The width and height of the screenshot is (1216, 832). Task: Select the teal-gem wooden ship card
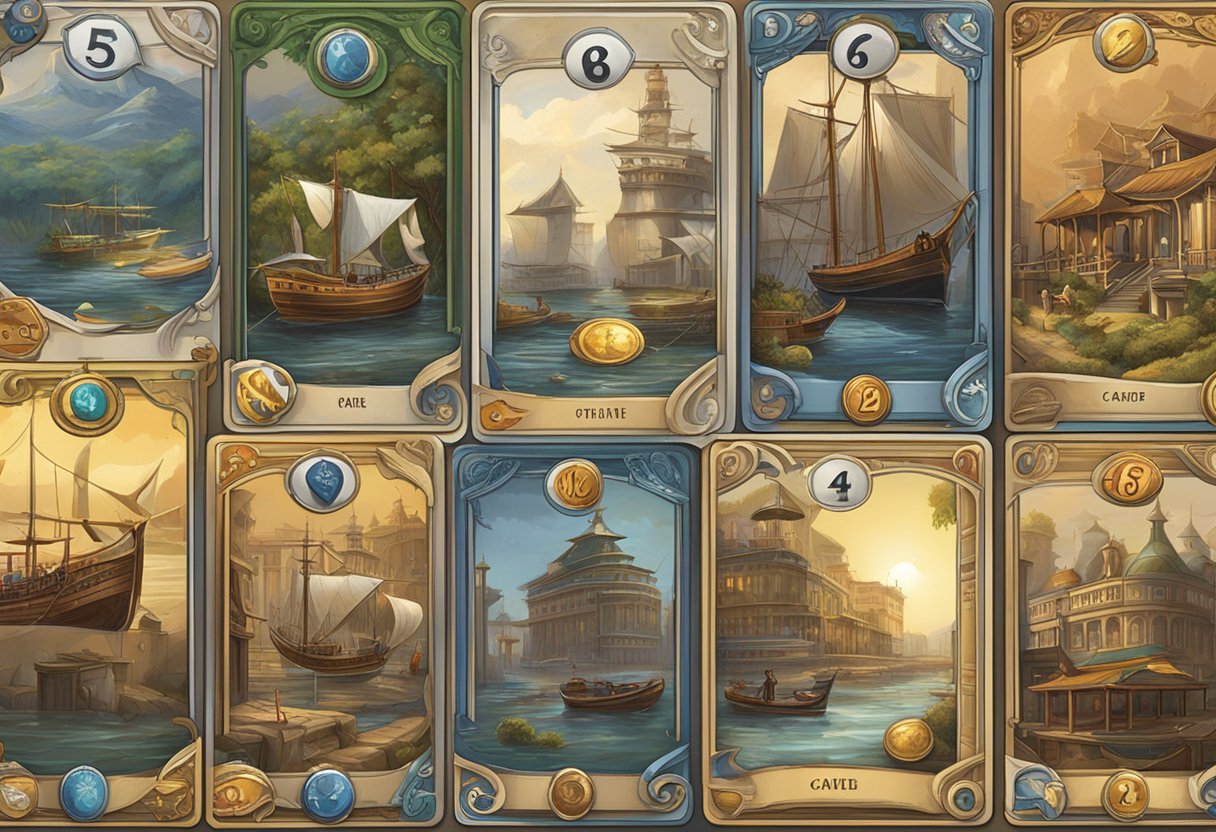(95, 590)
